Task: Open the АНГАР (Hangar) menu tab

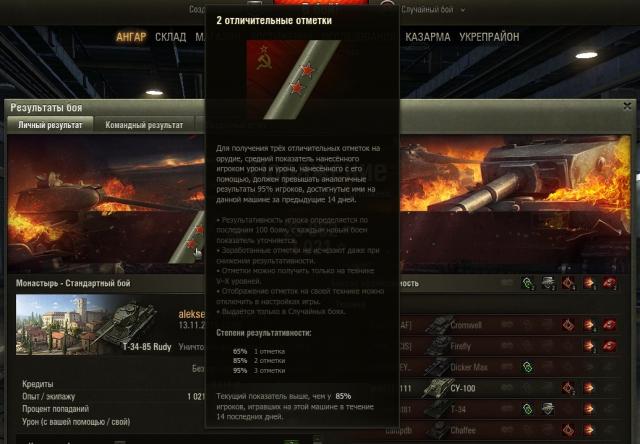Action: pos(131,37)
